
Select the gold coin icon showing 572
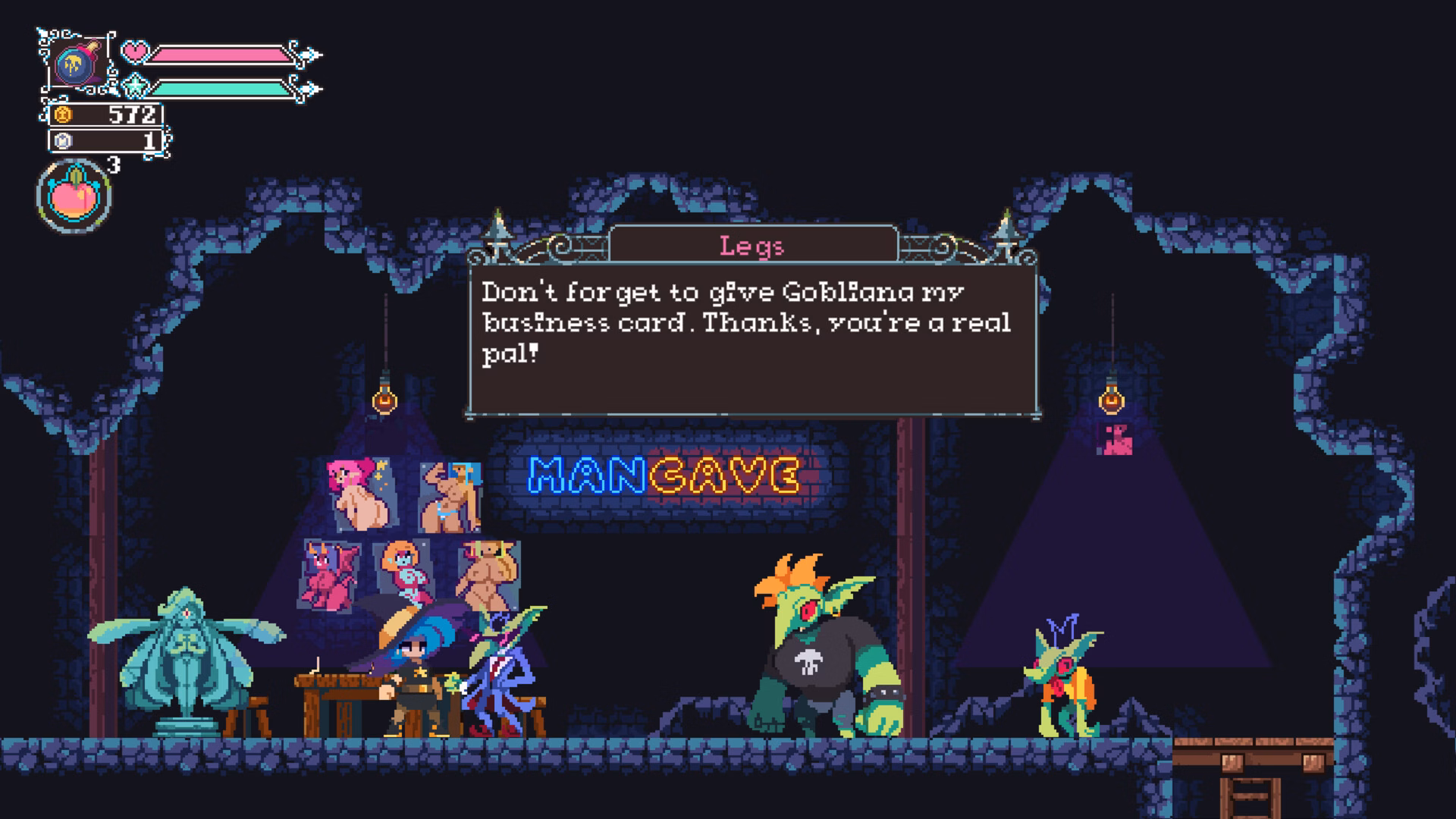63,115
